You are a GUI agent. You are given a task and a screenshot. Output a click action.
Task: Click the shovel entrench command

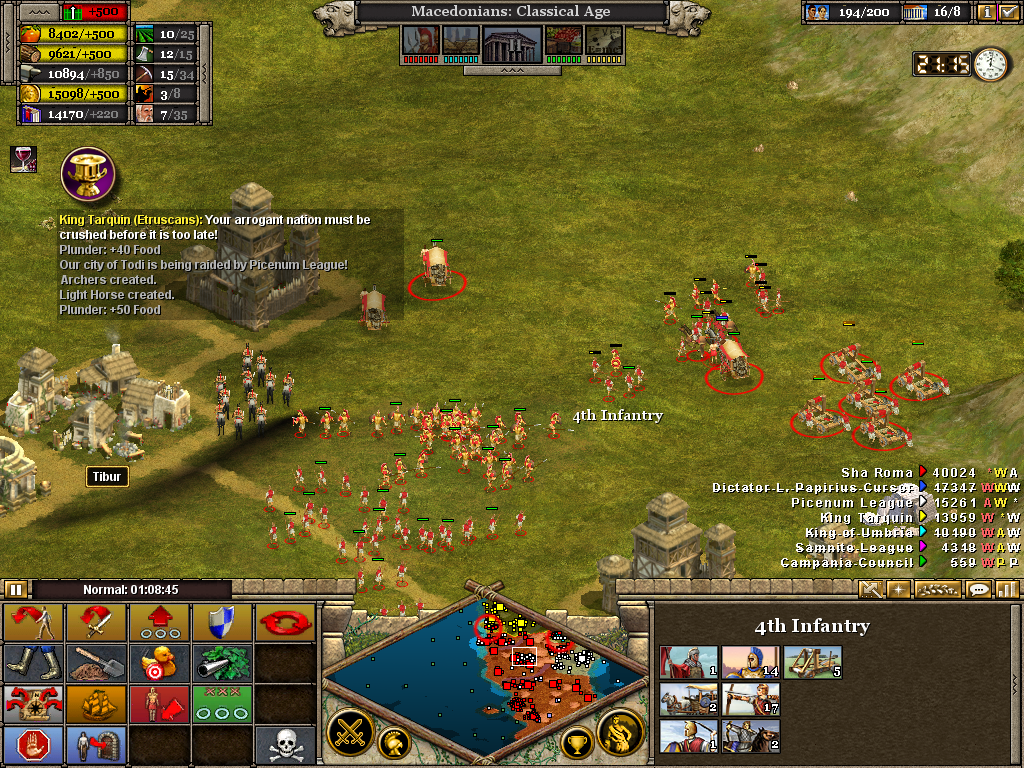click(x=97, y=663)
